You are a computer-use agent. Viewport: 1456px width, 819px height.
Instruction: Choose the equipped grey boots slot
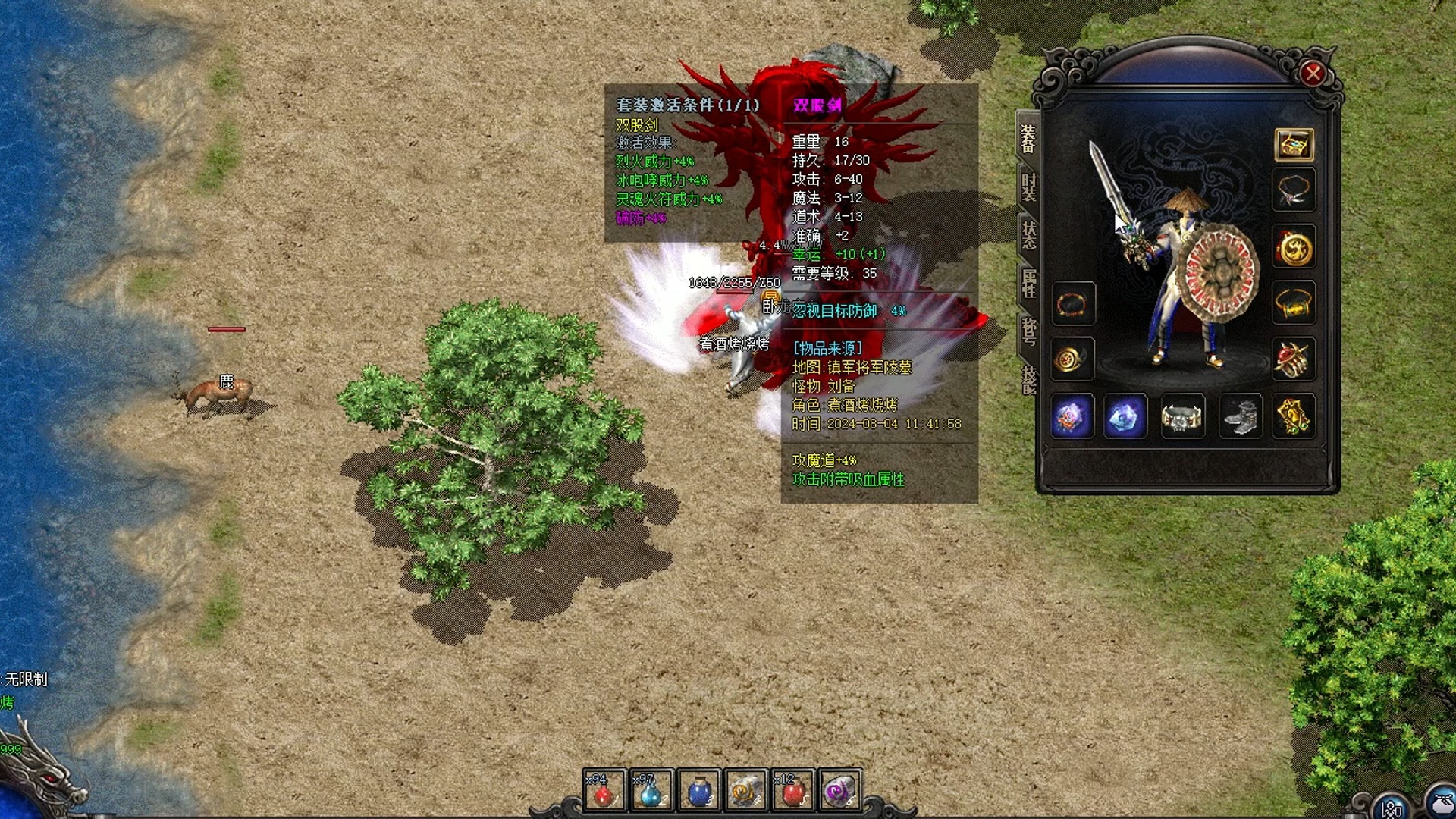click(x=1239, y=416)
